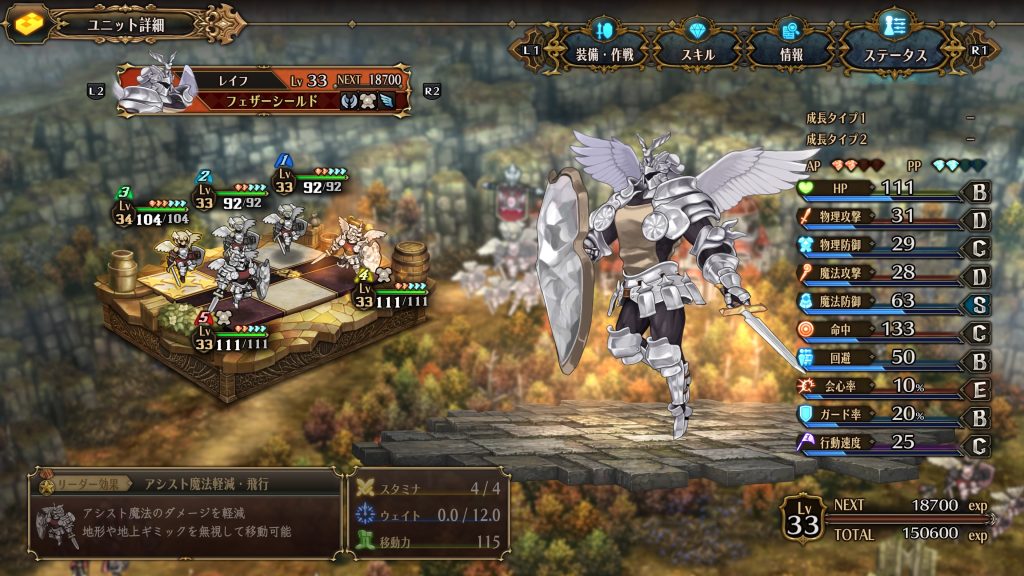Select the ステータス tab
1024x576 pixels.
(x=894, y=53)
